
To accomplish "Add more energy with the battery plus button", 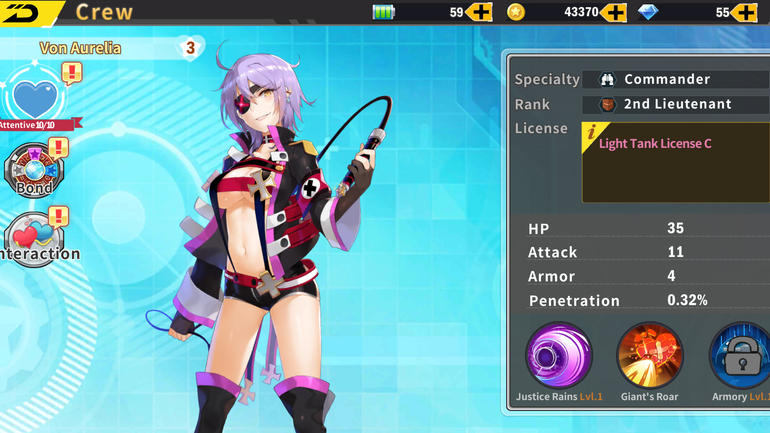I will [479, 12].
